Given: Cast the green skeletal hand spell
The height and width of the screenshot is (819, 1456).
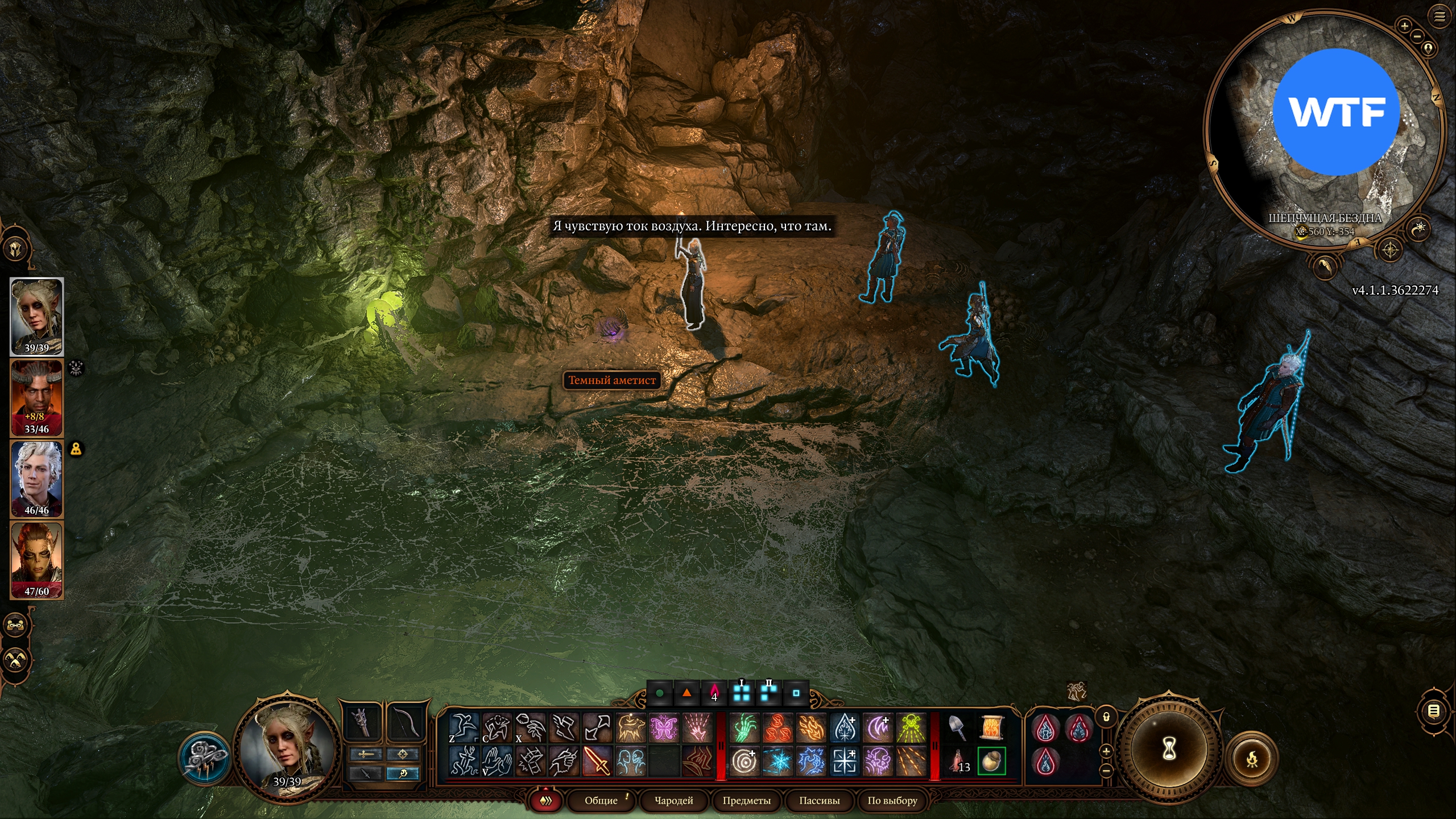Looking at the screenshot, I should 744,728.
